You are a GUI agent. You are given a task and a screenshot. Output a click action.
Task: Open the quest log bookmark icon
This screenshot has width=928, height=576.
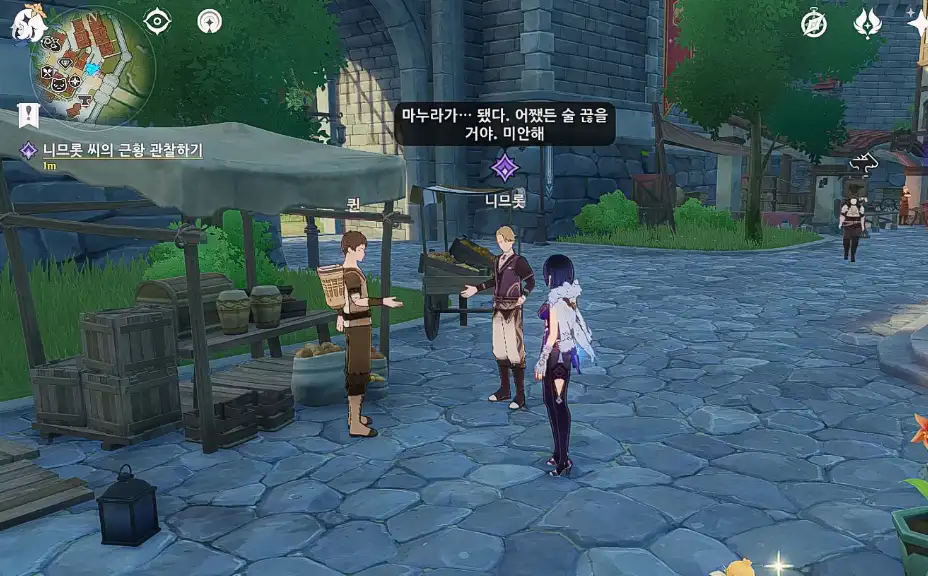pos(28,115)
